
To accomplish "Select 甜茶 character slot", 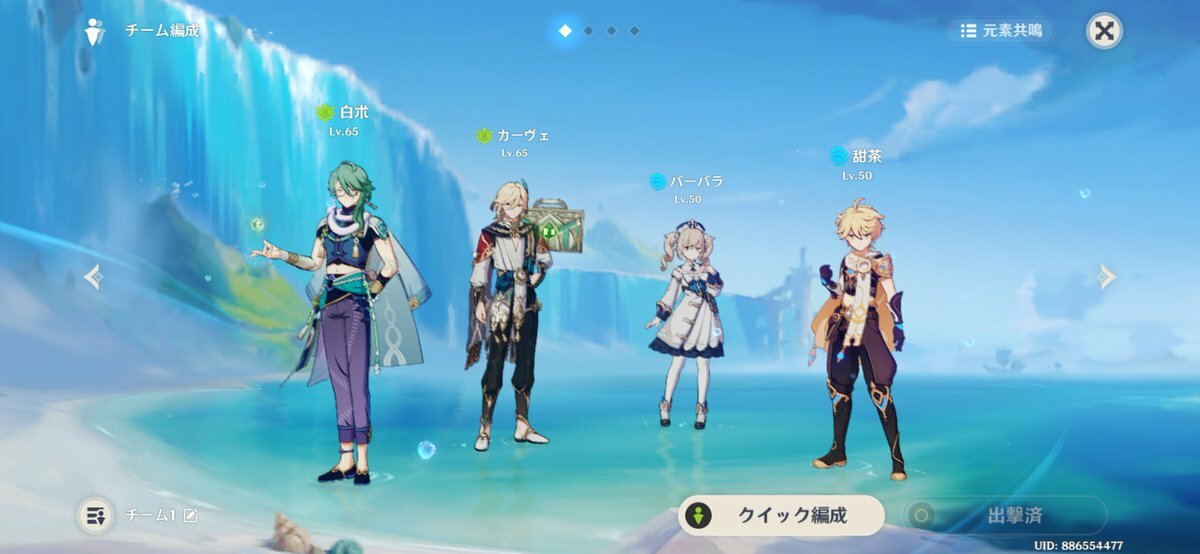I will [858, 330].
